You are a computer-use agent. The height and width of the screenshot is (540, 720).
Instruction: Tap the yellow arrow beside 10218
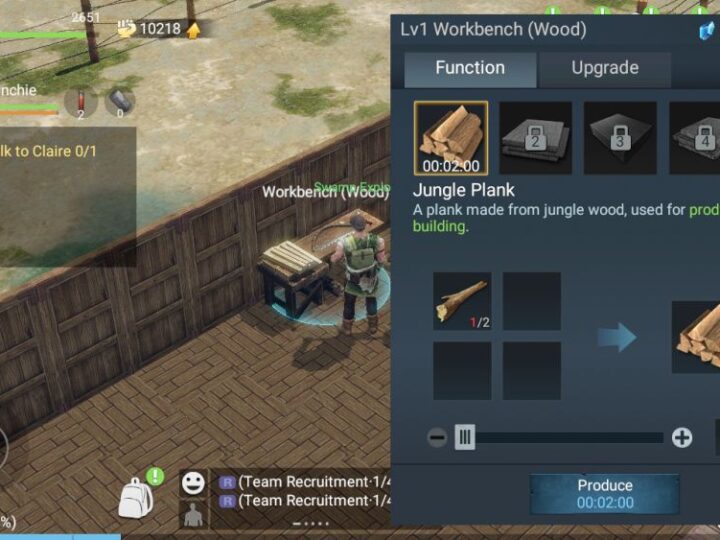(194, 29)
